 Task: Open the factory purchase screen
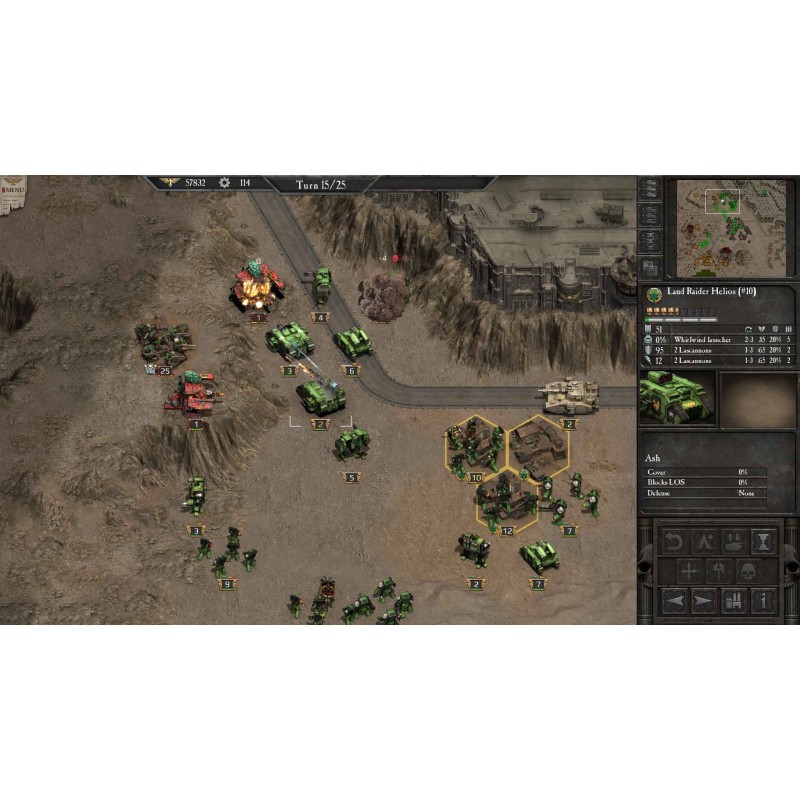tap(734, 602)
